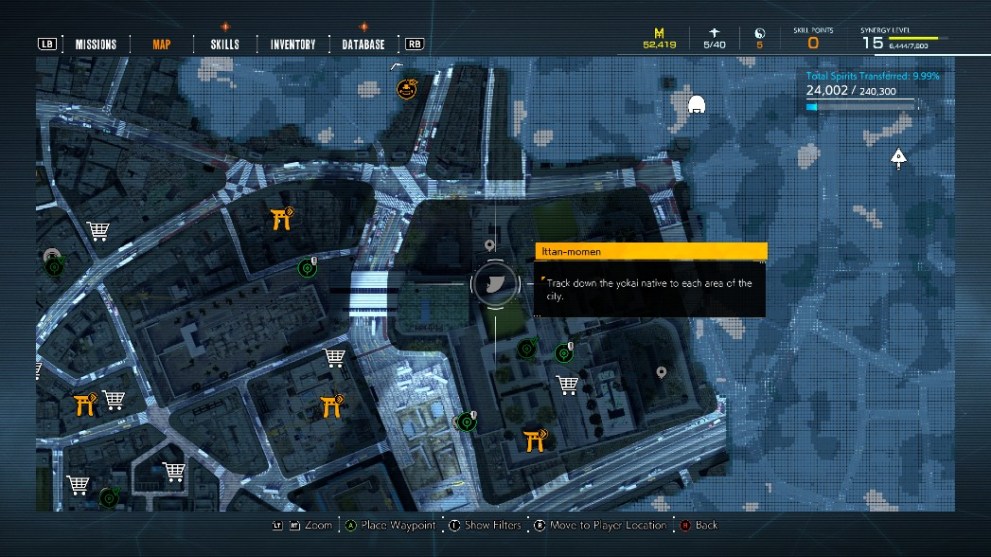Select the Ittan-momen yokai map marker

pos(495,284)
